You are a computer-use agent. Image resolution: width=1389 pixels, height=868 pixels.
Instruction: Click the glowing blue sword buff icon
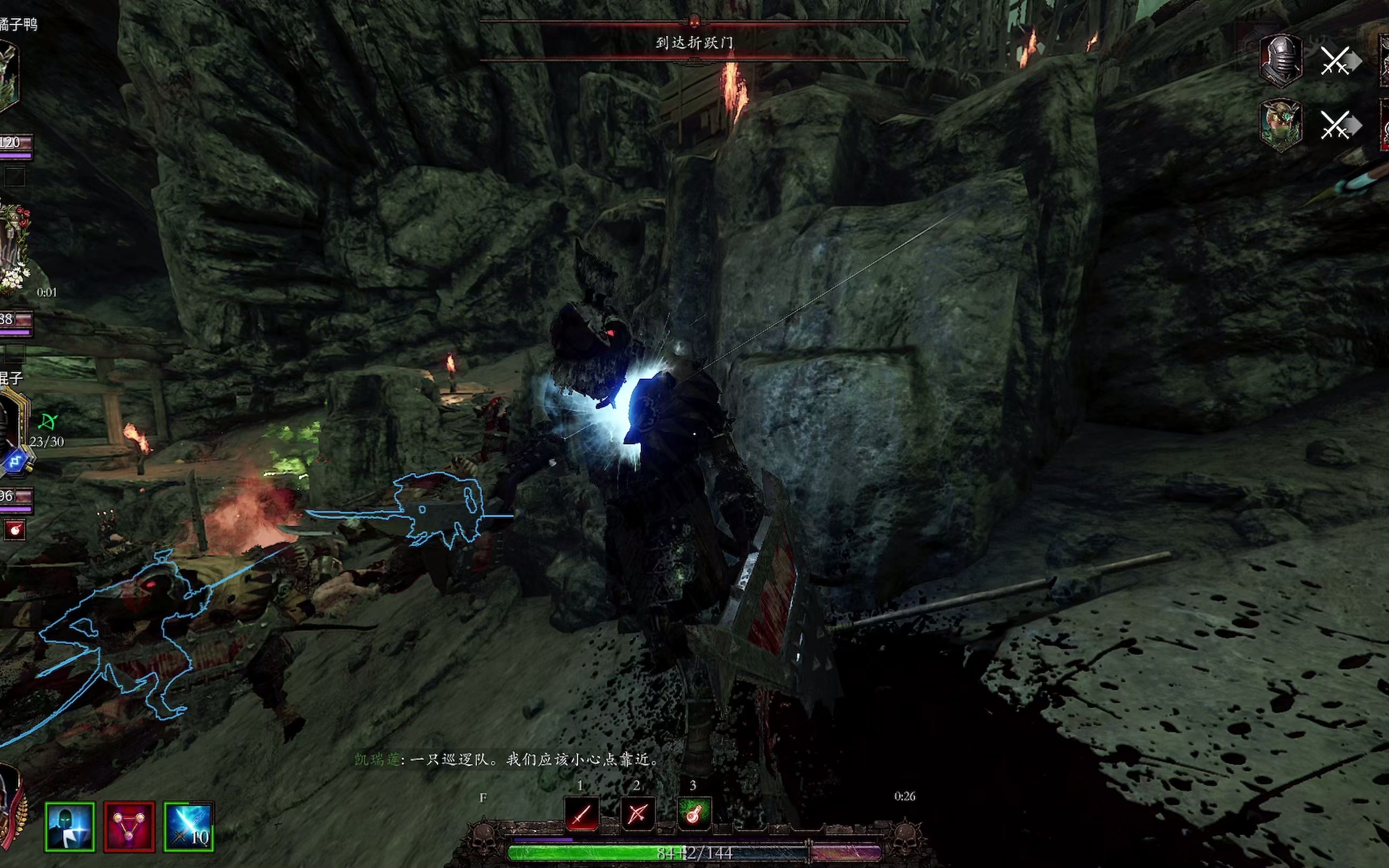click(189, 827)
